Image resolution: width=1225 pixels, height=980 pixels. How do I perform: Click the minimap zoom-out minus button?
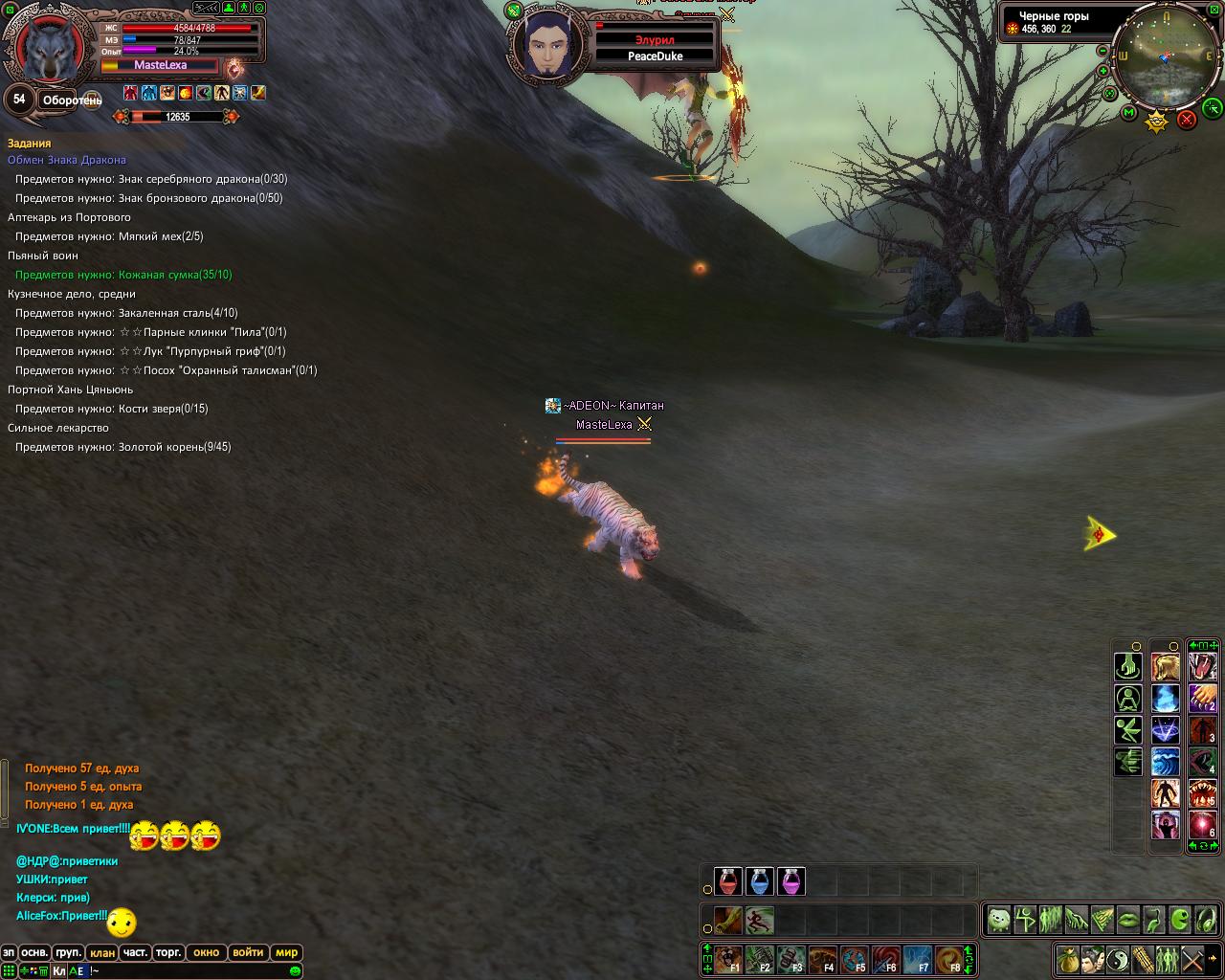[x=1102, y=51]
